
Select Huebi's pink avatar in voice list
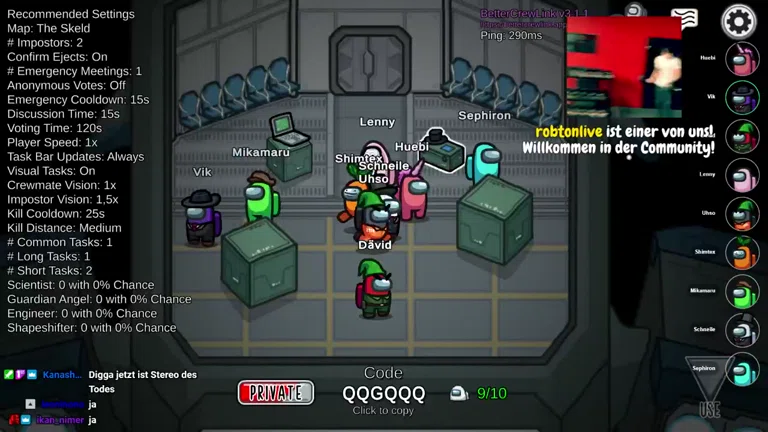(x=742, y=59)
